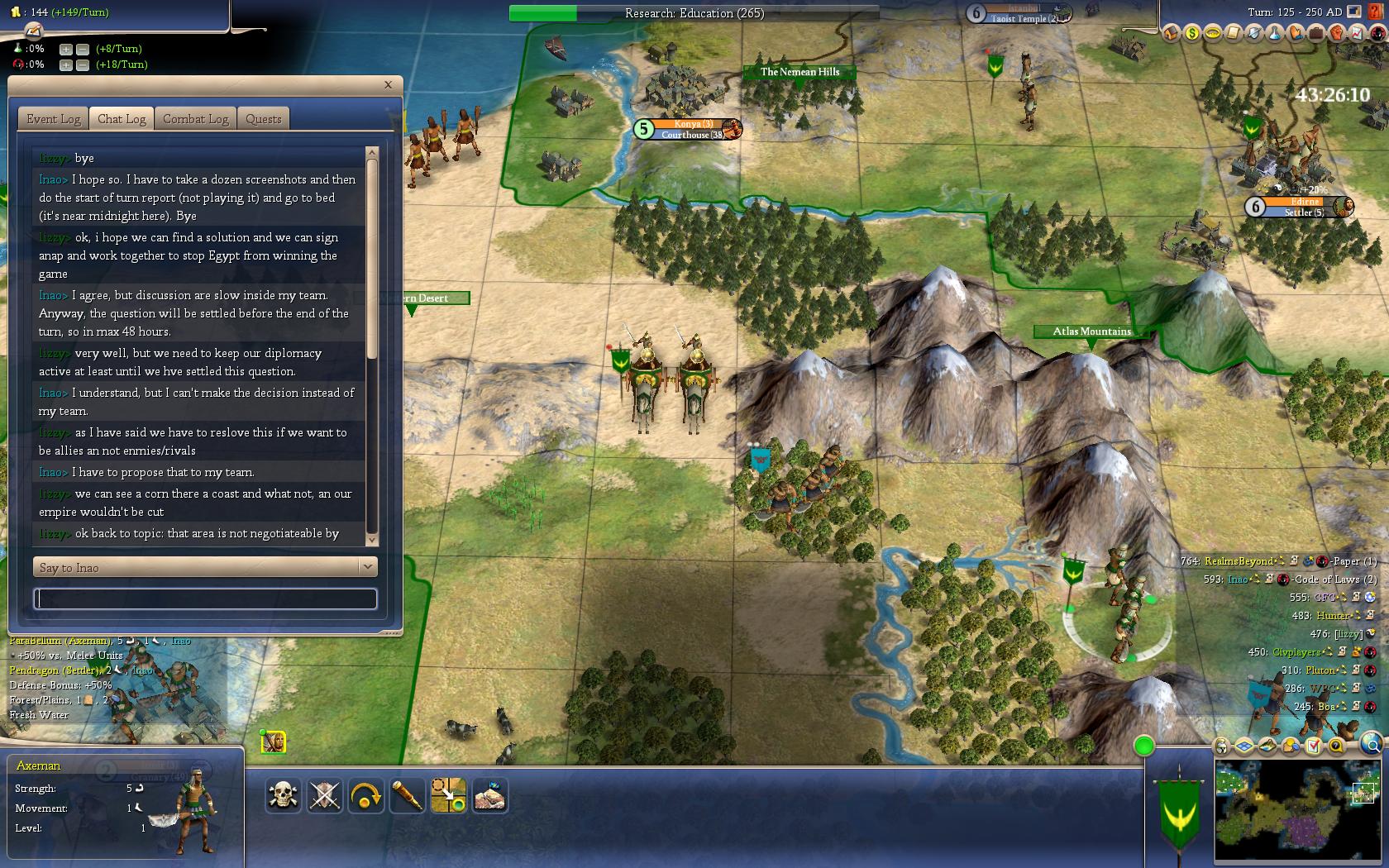The image size is (1389, 868).
Task: Open the financial advisor dollar icon
Action: (x=1191, y=34)
